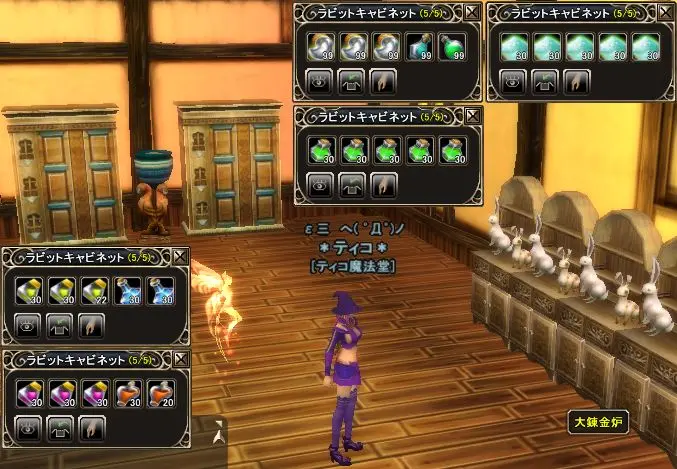Click the eye button under the yellow potions
The height and width of the screenshot is (469, 677).
click(28, 325)
